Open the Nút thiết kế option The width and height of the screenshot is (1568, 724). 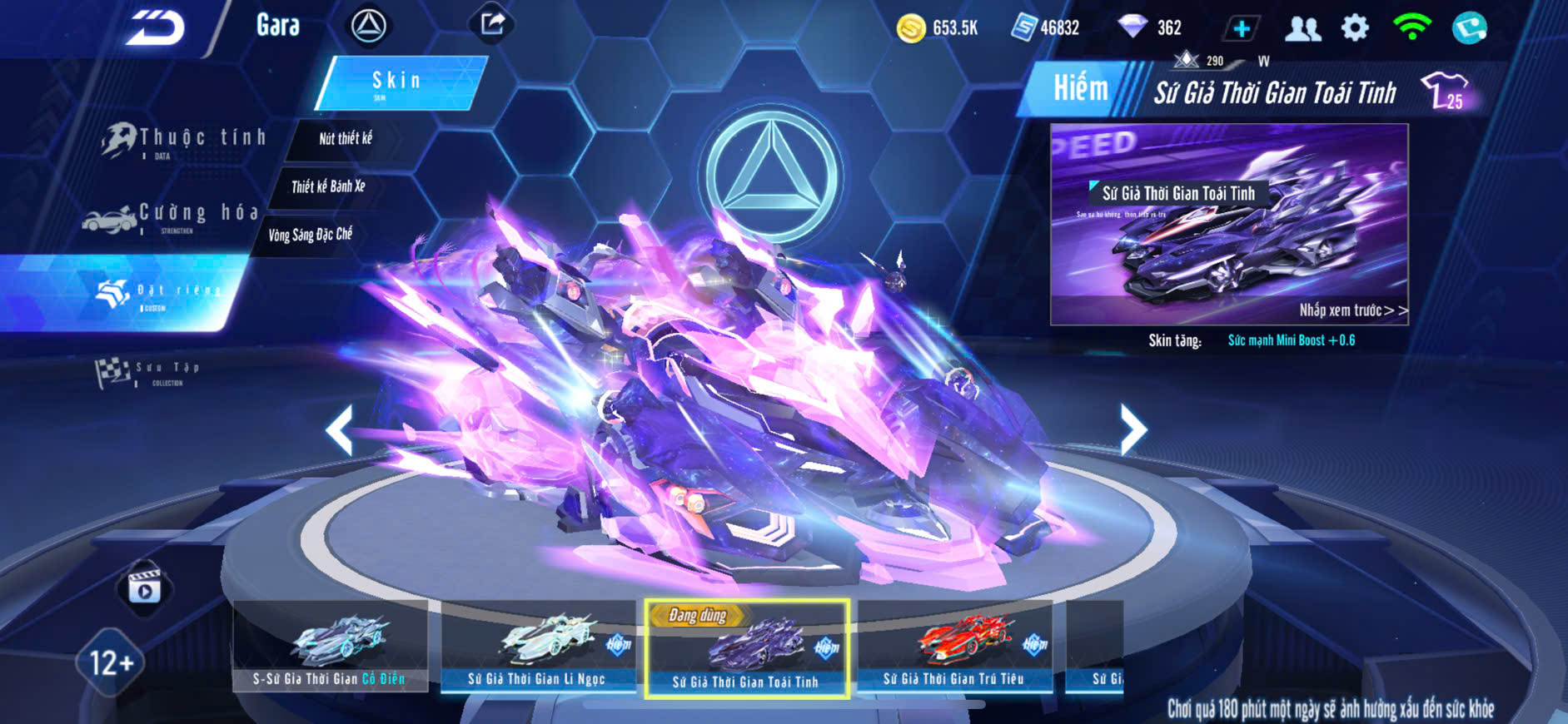coord(346,139)
